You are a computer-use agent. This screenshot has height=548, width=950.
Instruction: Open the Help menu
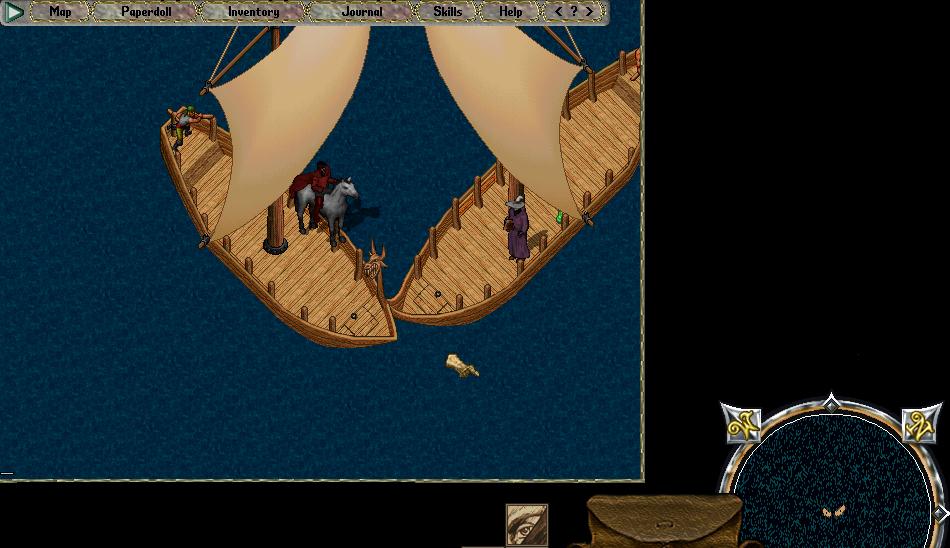coord(510,12)
